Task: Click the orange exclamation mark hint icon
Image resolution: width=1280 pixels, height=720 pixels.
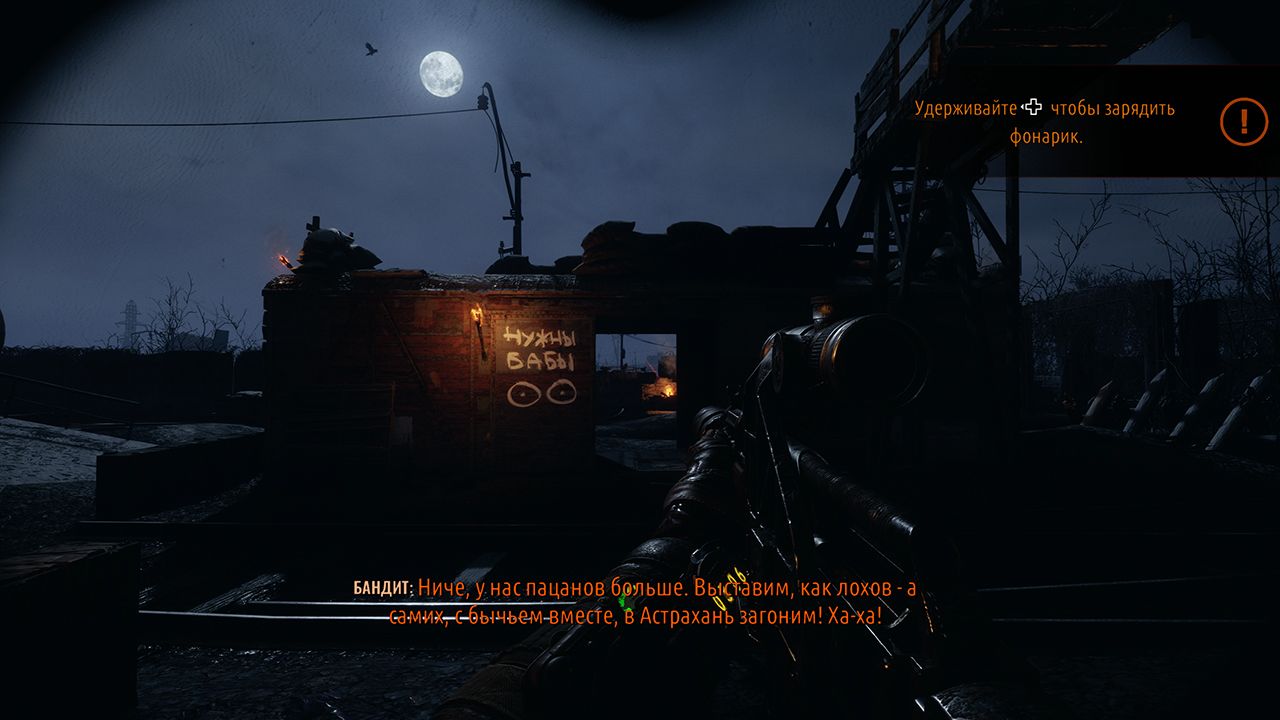Action: 1244,122
